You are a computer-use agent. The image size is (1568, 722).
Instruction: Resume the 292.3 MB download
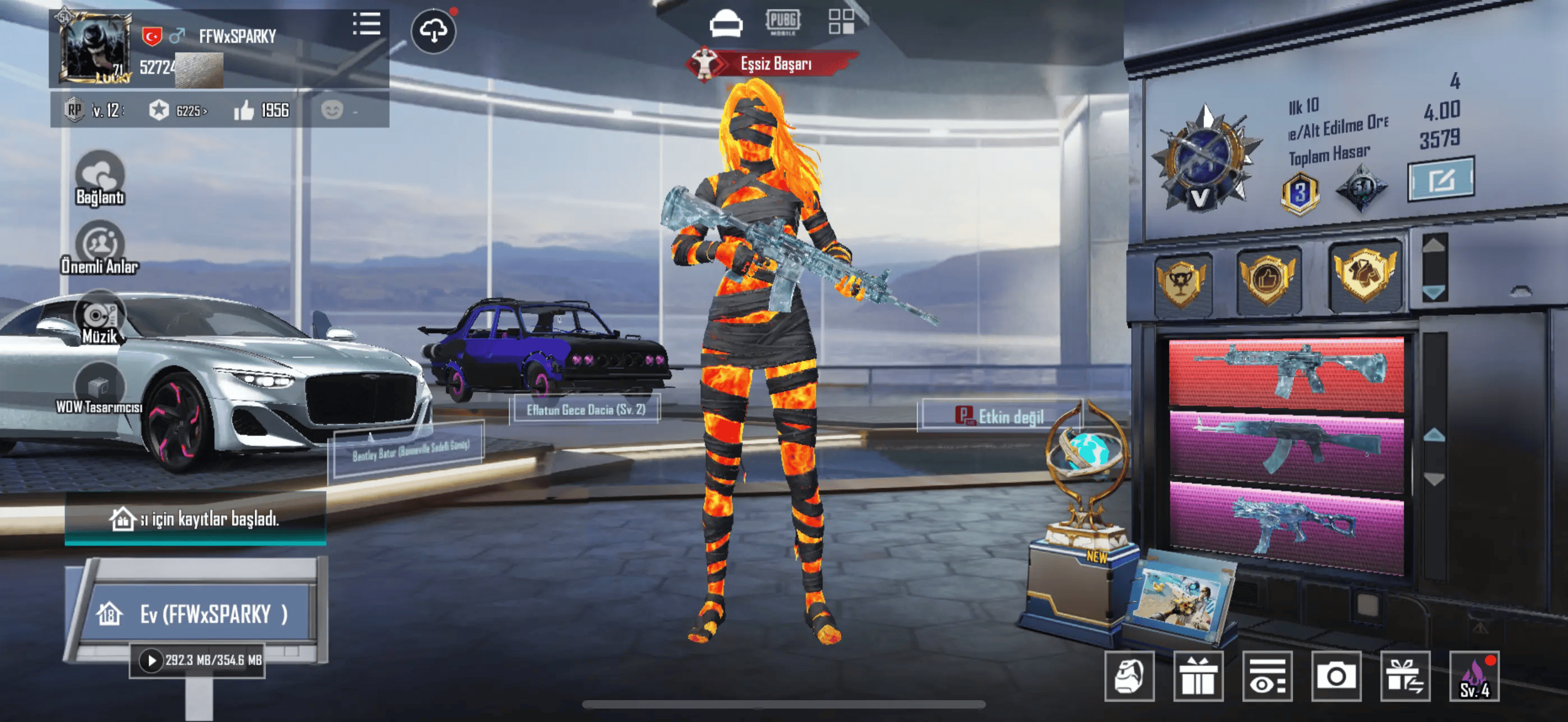151,660
